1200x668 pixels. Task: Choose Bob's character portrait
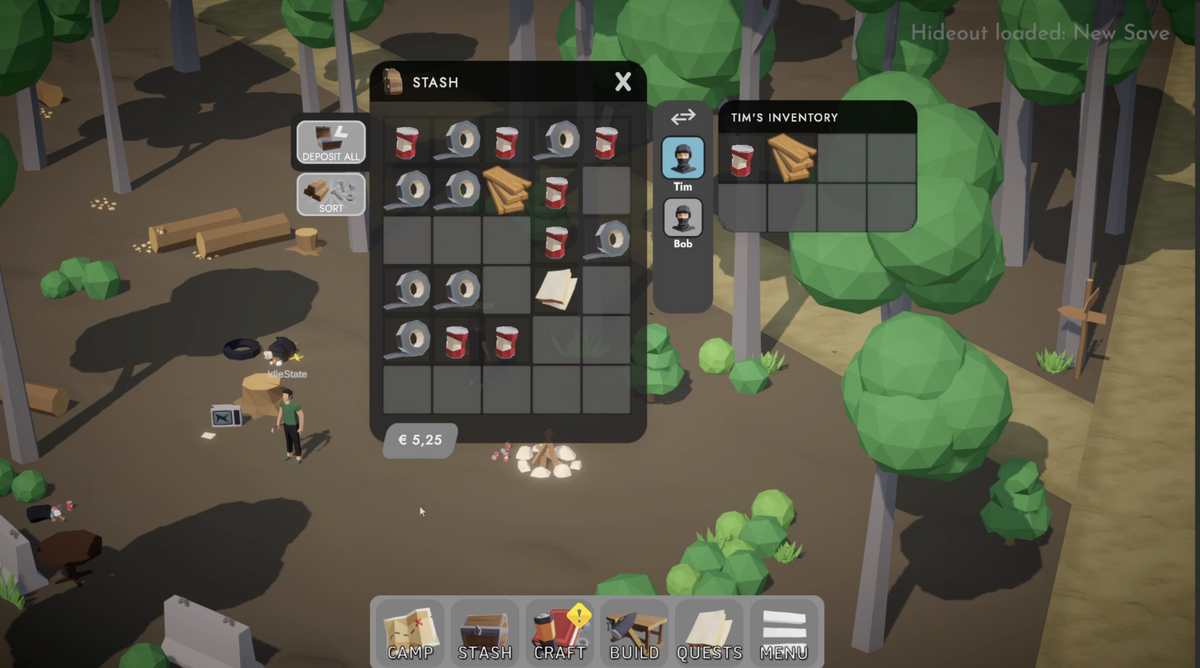click(683, 220)
